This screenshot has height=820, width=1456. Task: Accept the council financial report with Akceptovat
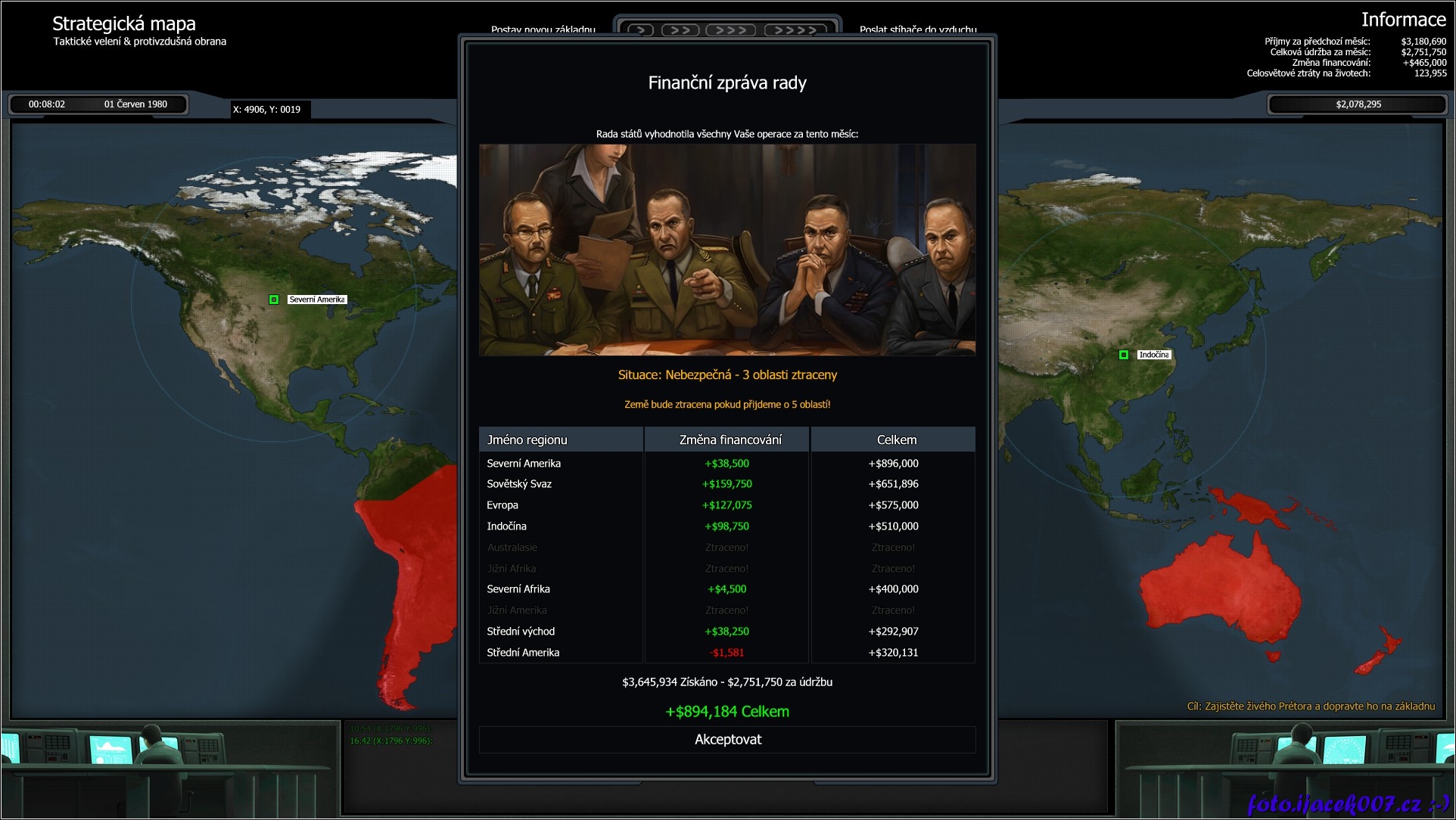coord(727,740)
